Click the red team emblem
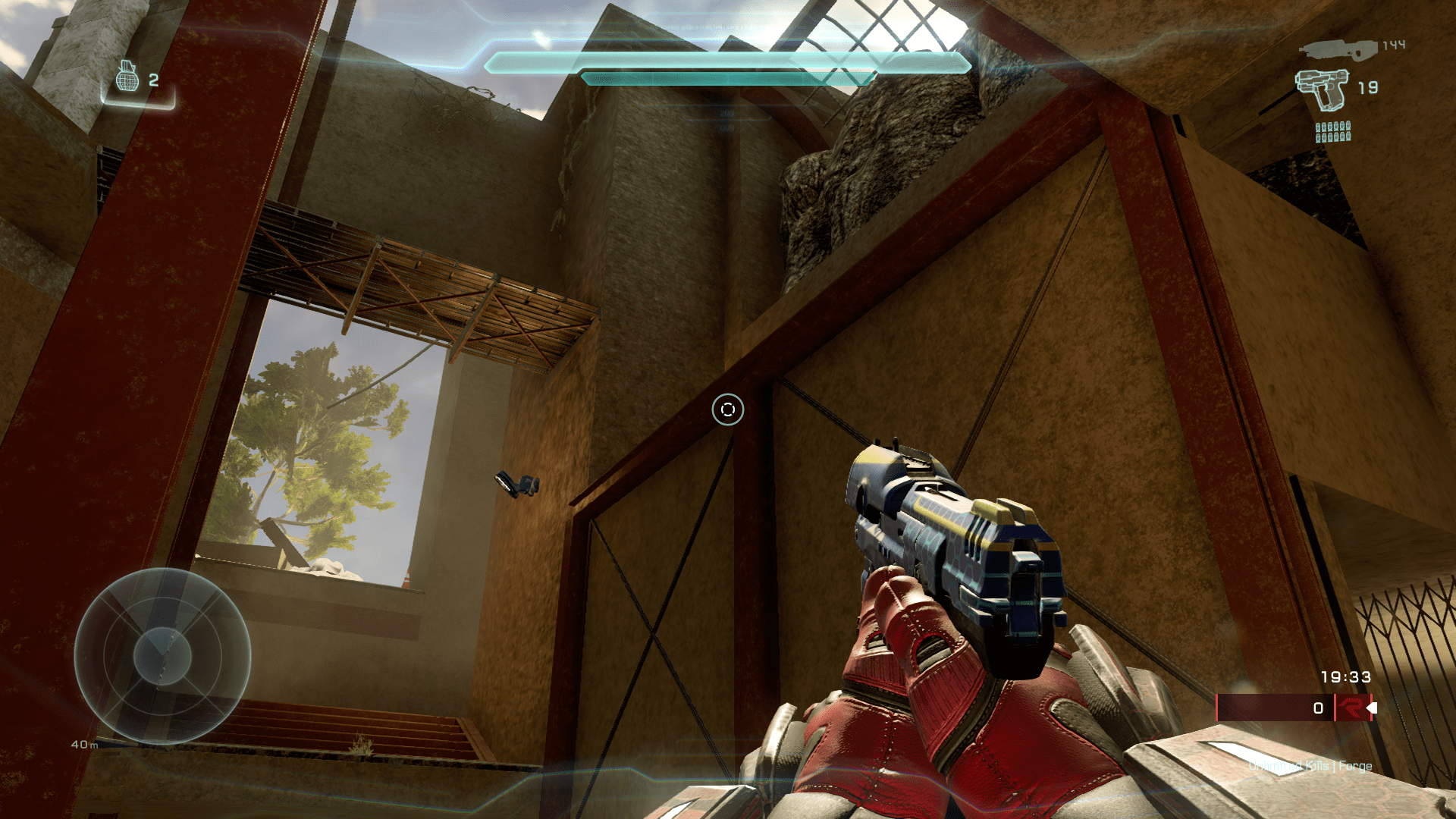The image size is (1456, 819). pos(1351,708)
